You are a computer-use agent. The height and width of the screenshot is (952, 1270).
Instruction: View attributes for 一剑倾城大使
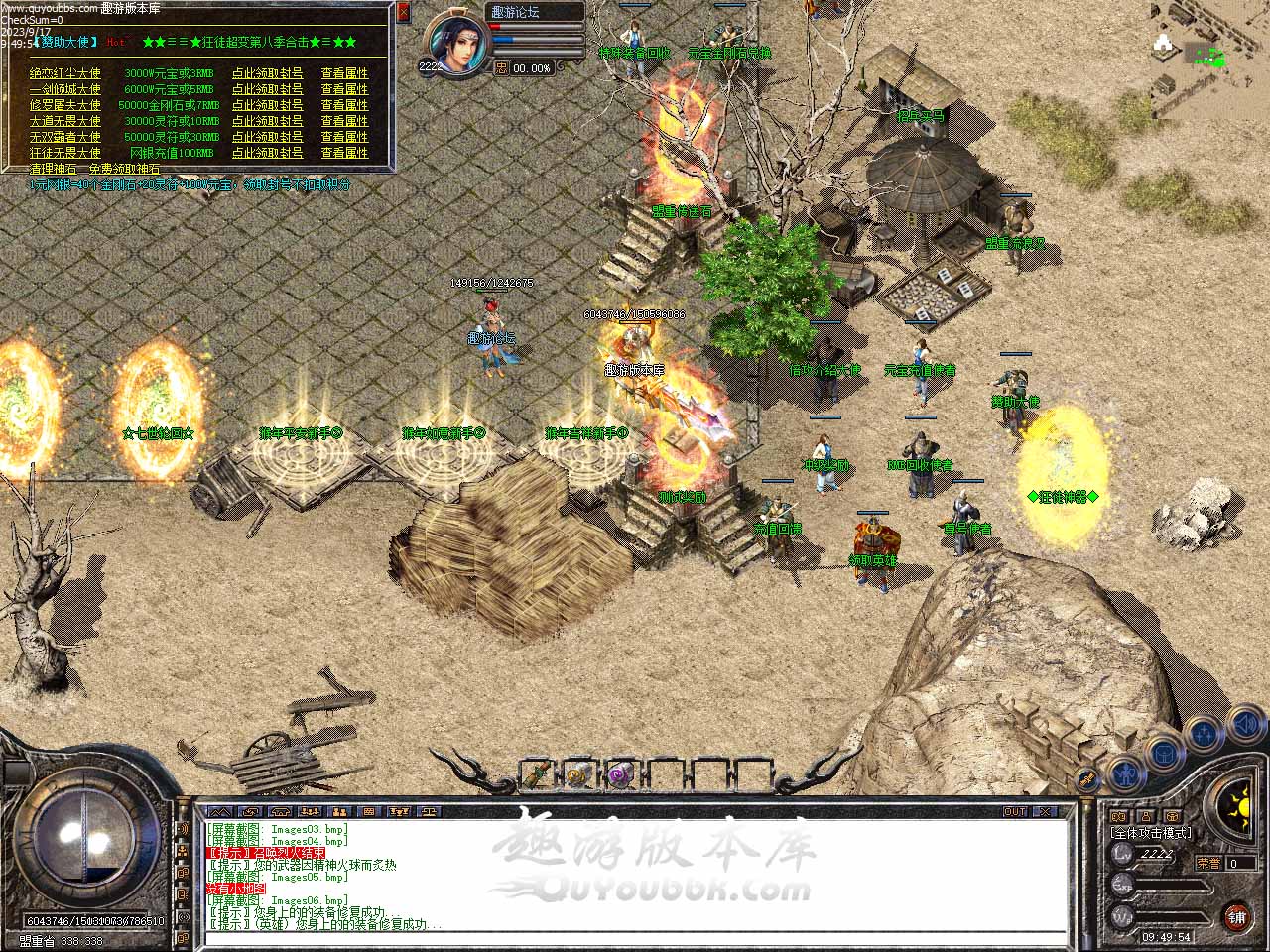click(344, 89)
